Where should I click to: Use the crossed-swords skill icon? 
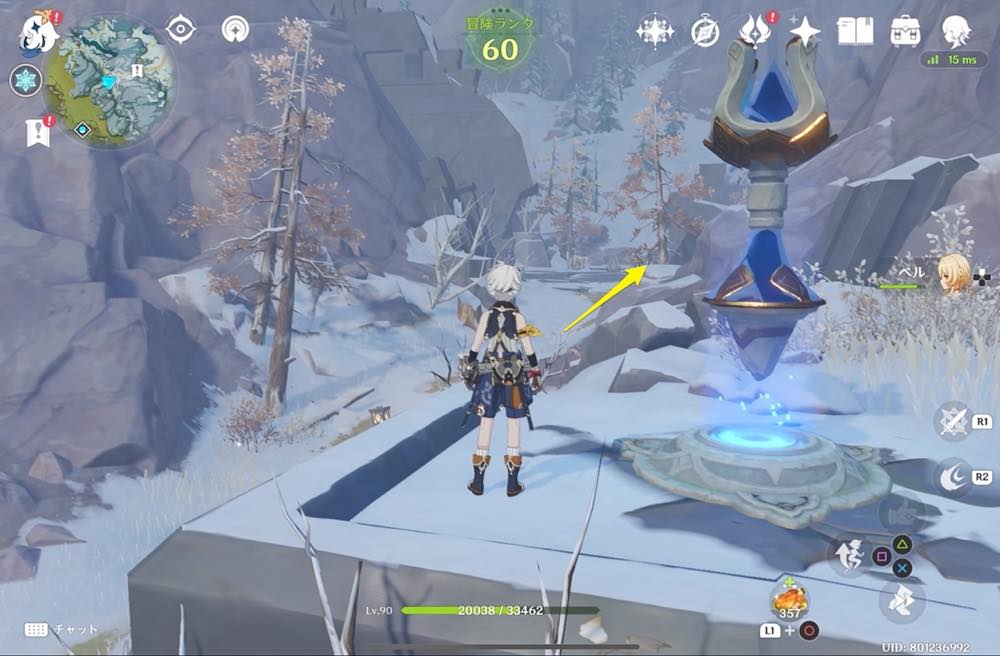click(x=952, y=421)
